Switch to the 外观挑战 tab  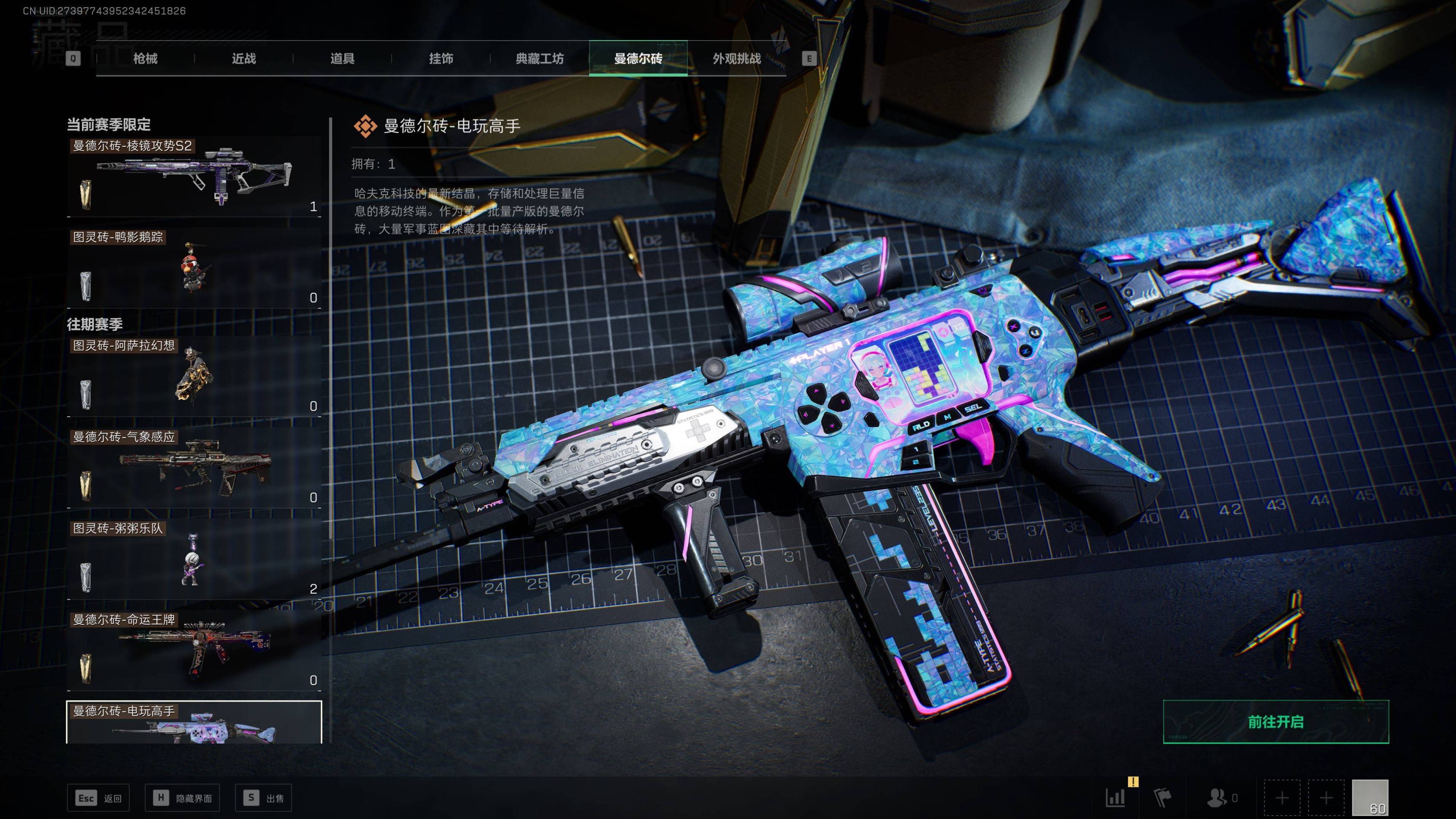point(736,59)
